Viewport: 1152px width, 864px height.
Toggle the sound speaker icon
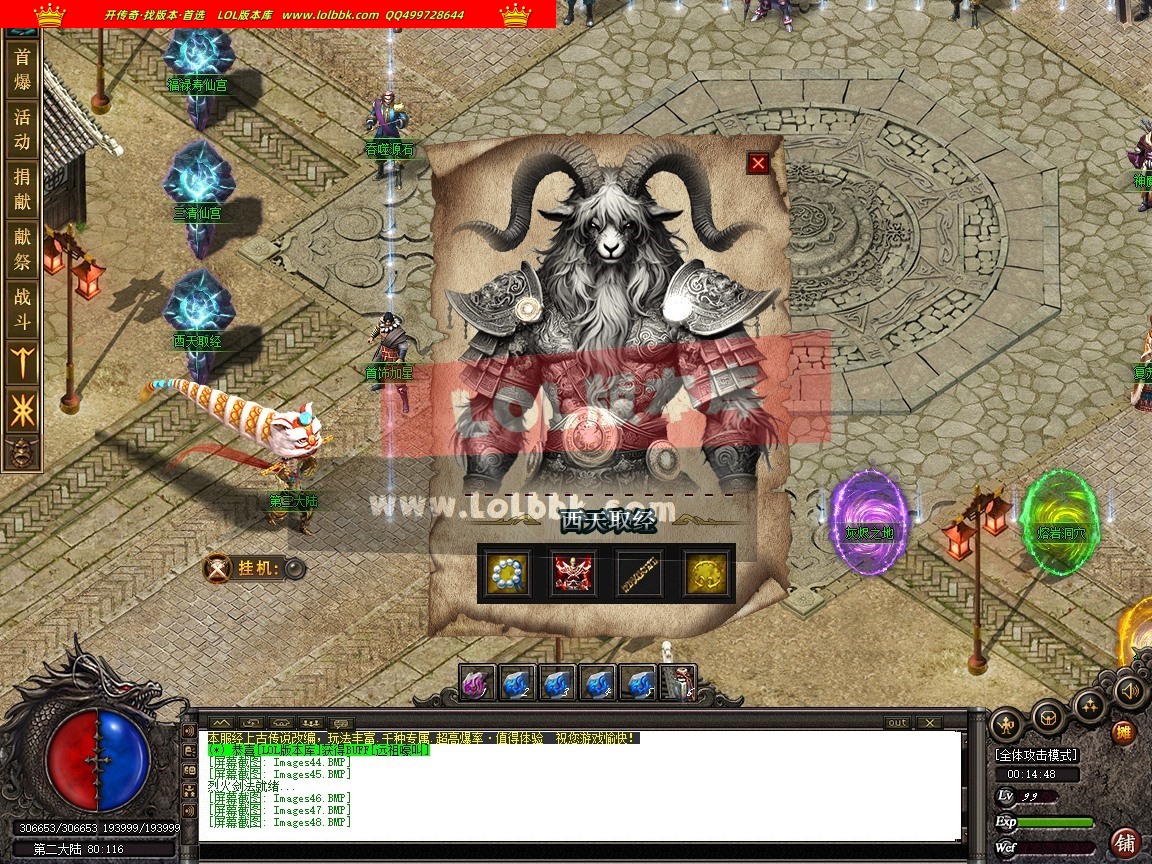1130,691
